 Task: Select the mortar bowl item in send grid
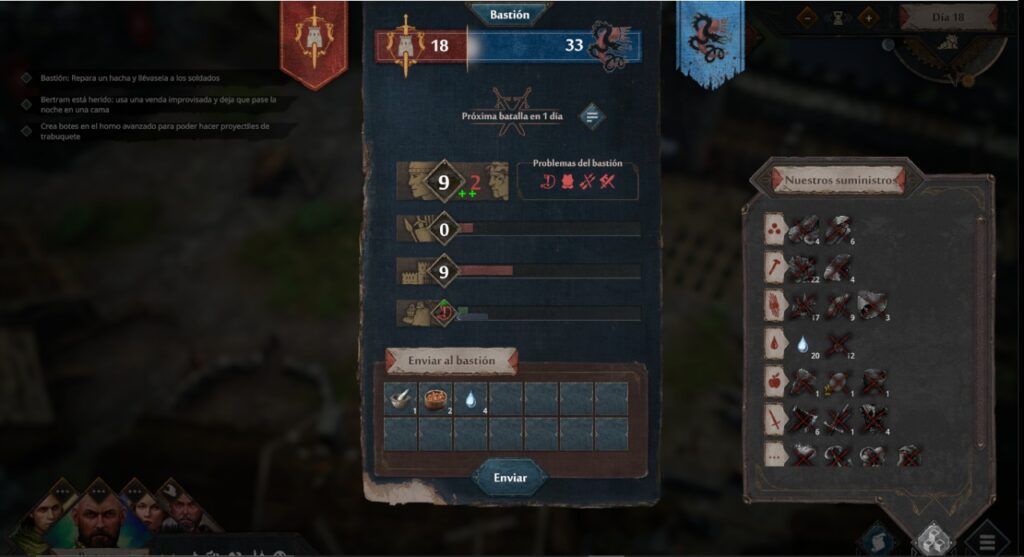pyautogui.click(x=400, y=397)
